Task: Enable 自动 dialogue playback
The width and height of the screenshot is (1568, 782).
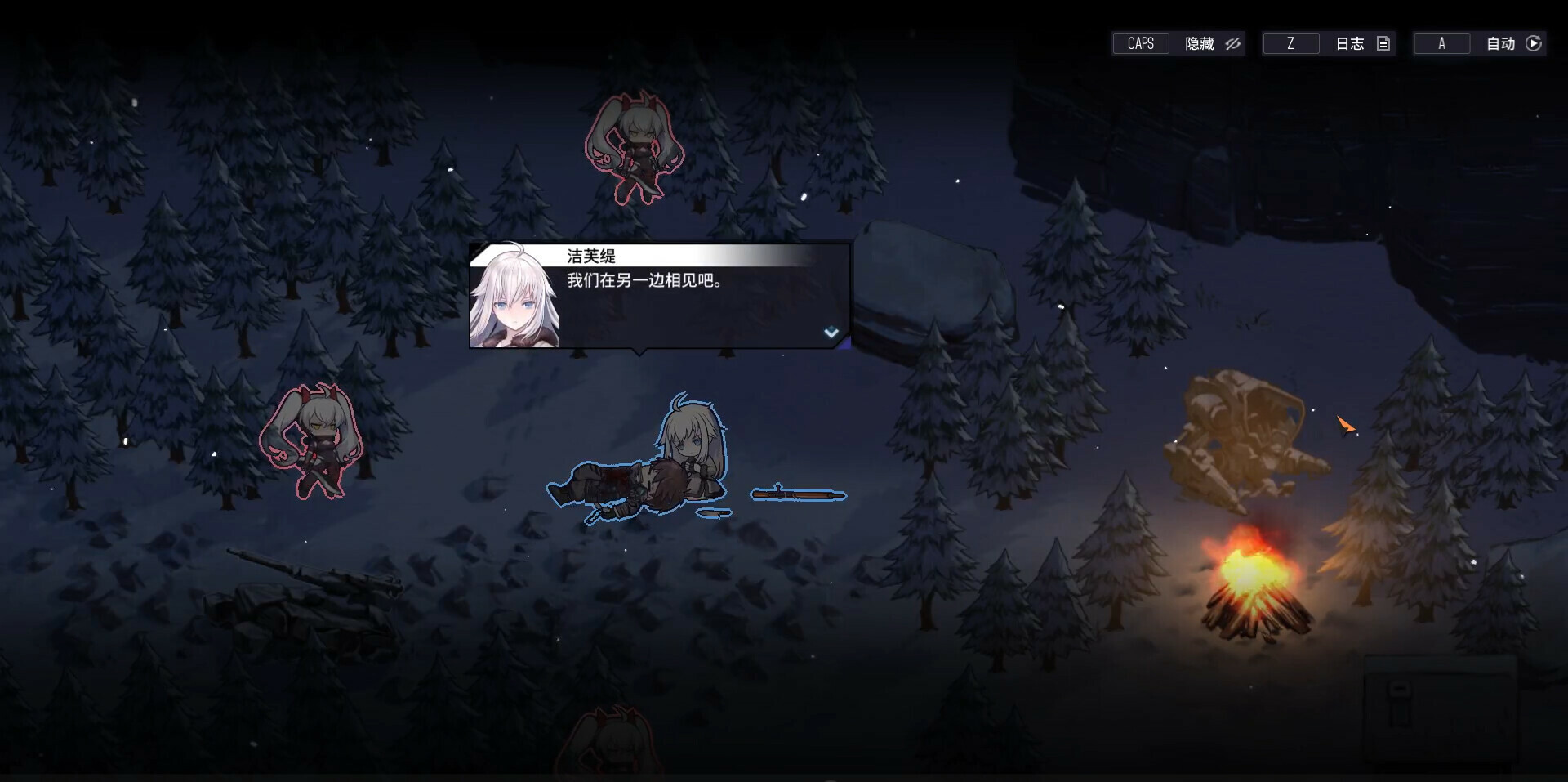Action: (x=1501, y=43)
